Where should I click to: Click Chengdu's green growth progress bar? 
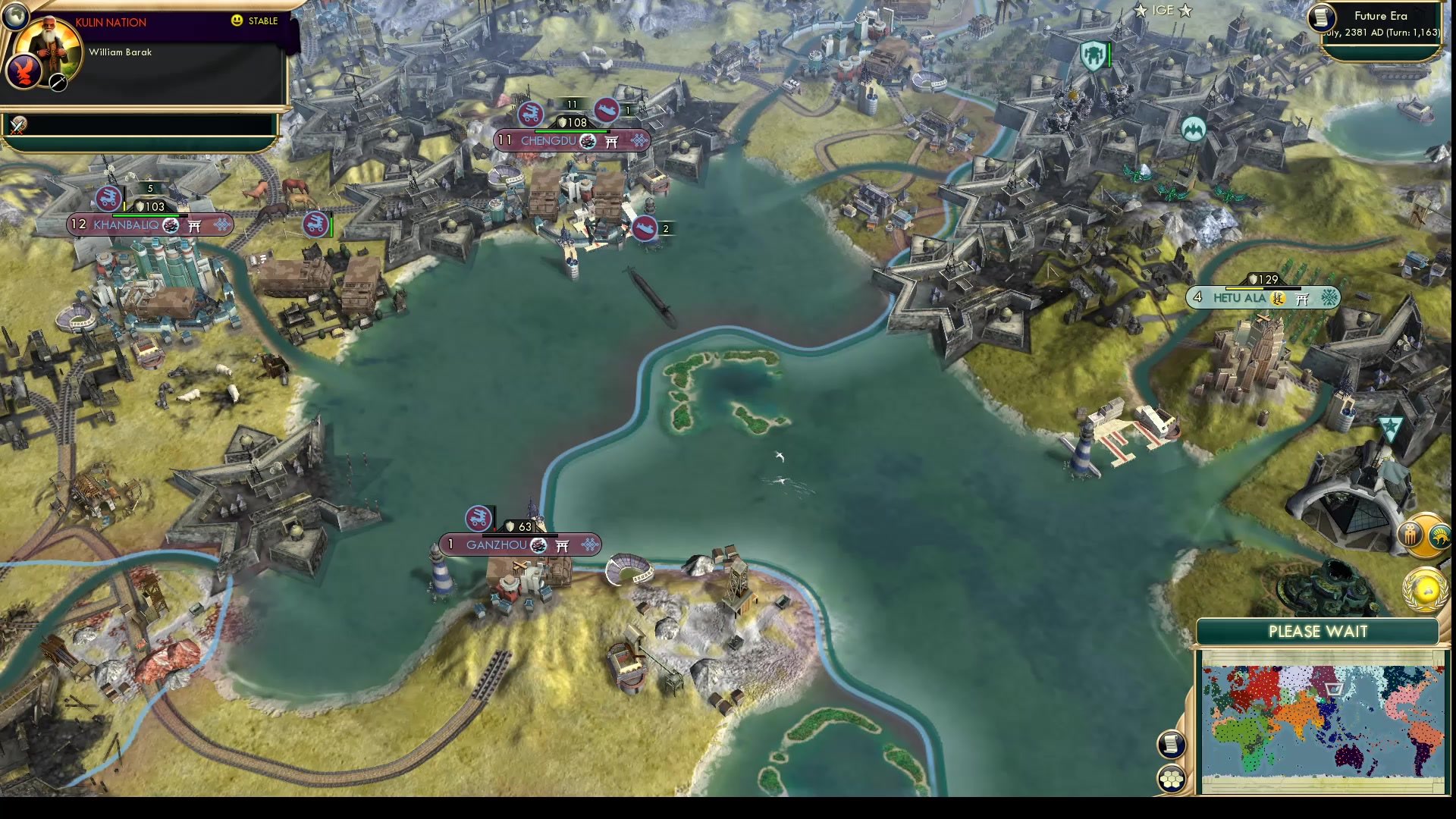(571, 132)
